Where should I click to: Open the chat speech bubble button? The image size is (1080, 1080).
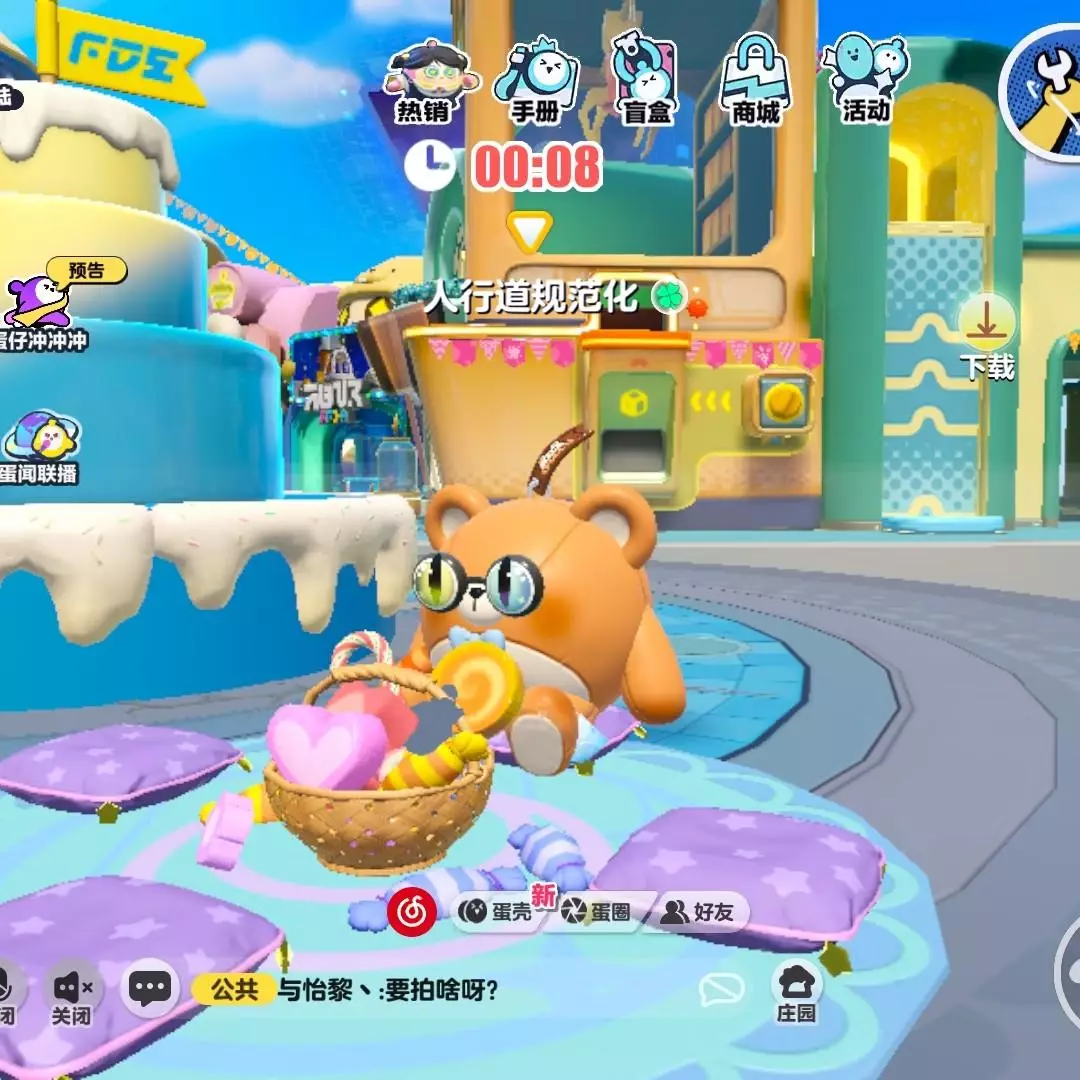coord(150,989)
